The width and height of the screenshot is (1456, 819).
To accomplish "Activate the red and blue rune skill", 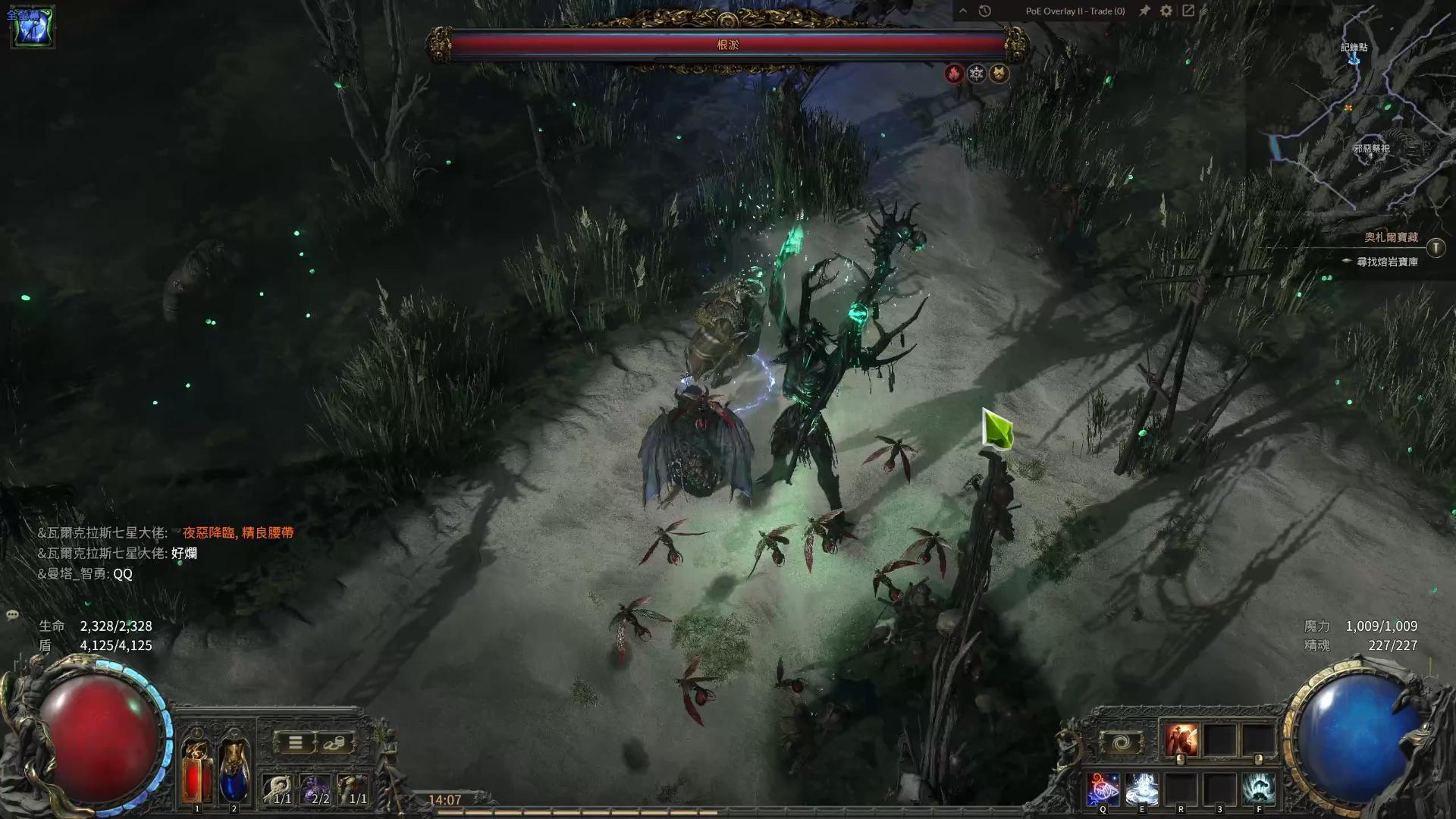I will (x=1103, y=789).
